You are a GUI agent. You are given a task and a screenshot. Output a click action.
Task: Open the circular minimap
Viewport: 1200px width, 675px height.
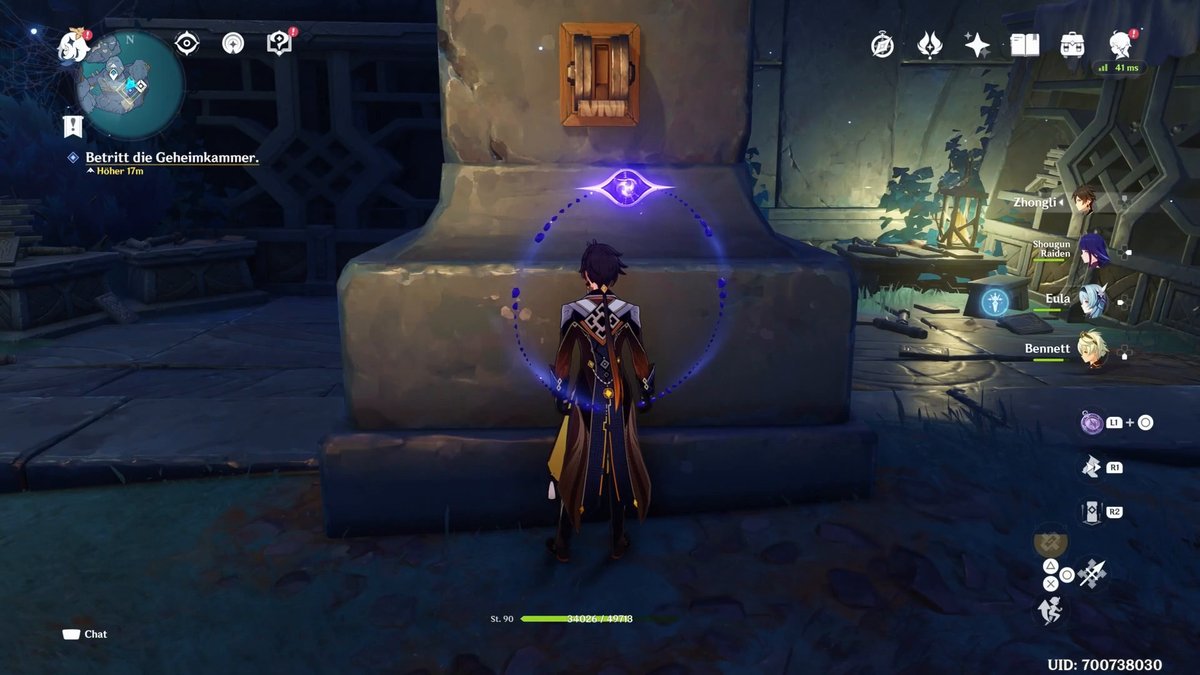click(x=131, y=85)
